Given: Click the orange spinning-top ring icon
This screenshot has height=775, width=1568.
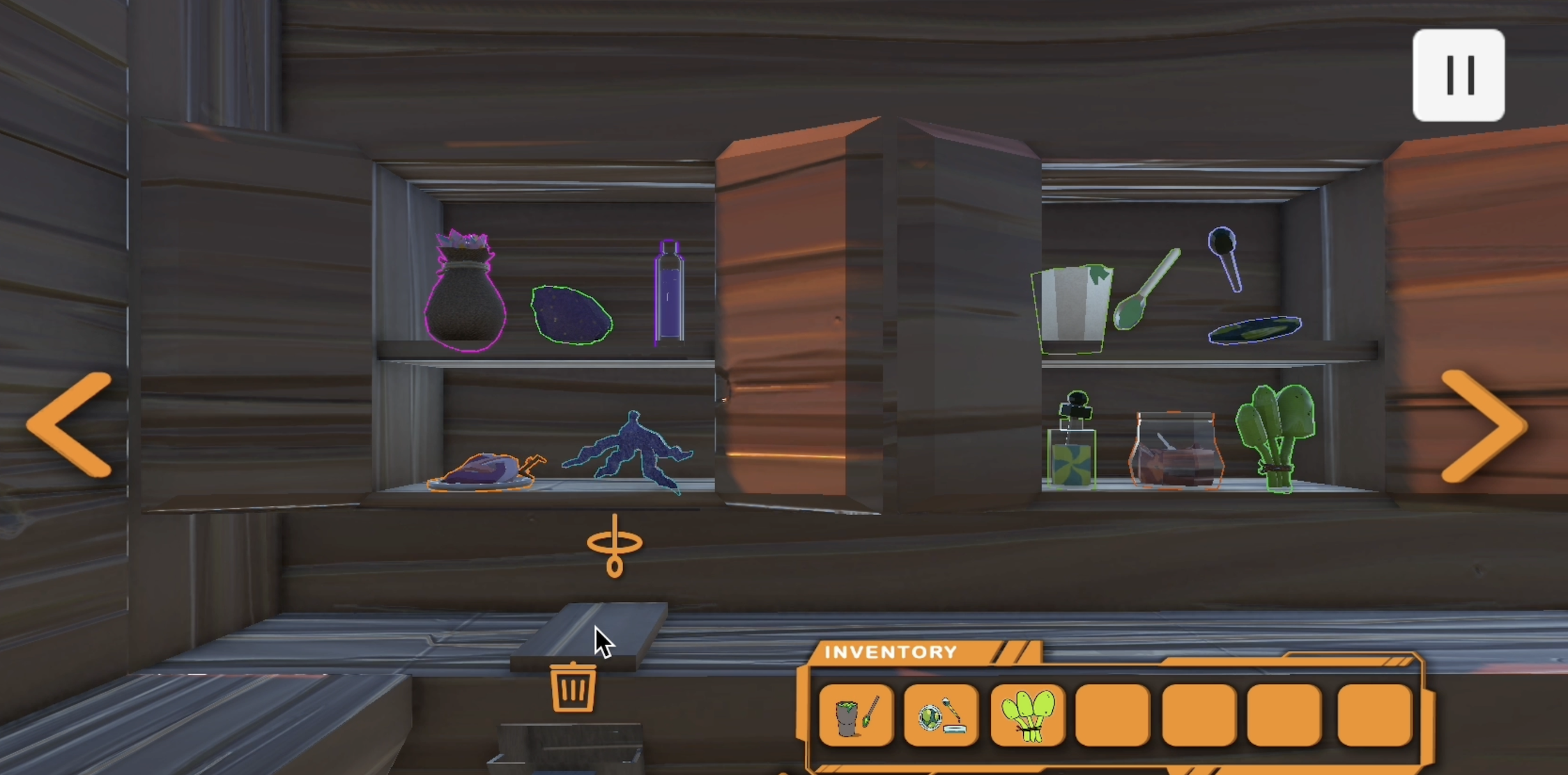Looking at the screenshot, I should click(x=614, y=546).
